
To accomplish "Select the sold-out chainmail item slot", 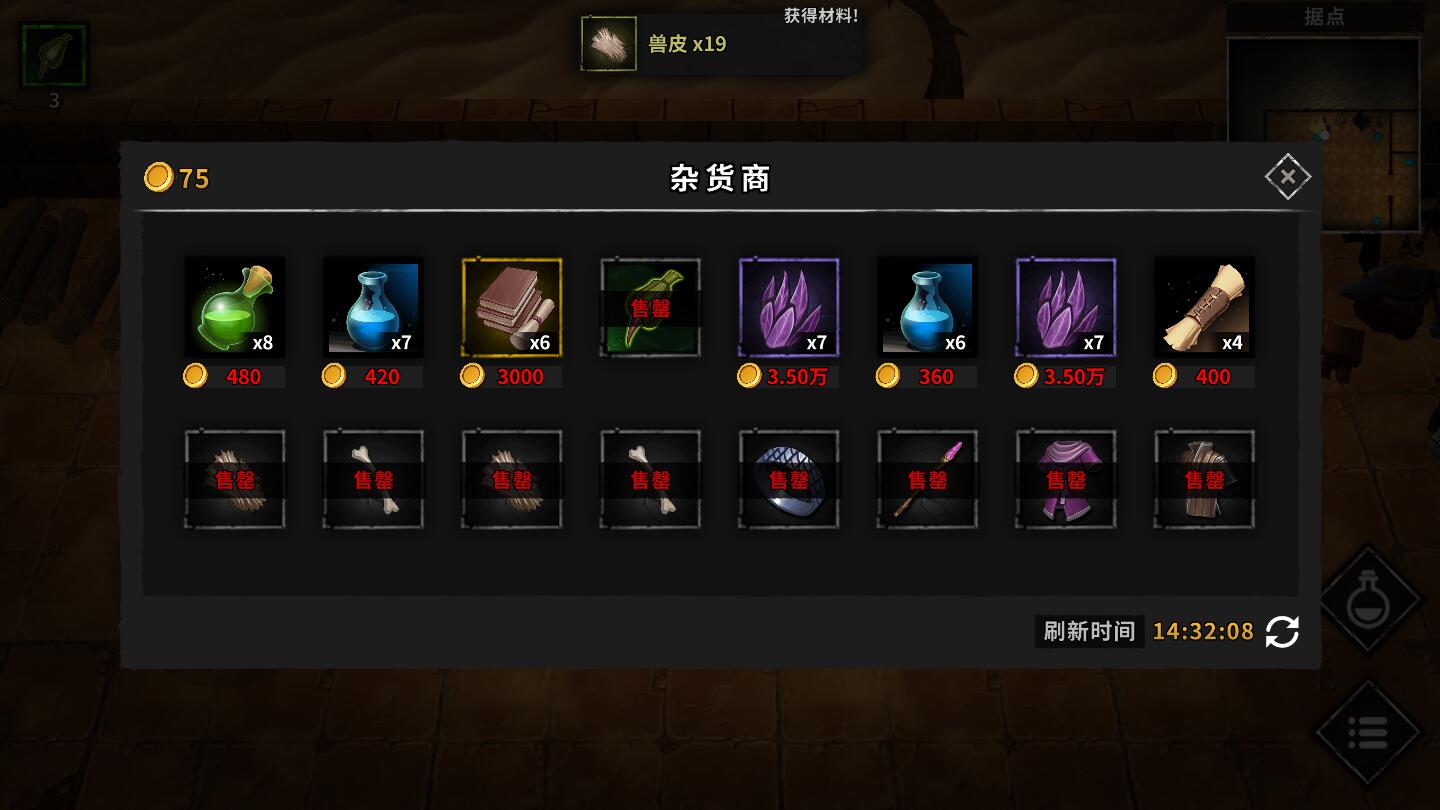I will click(x=789, y=478).
